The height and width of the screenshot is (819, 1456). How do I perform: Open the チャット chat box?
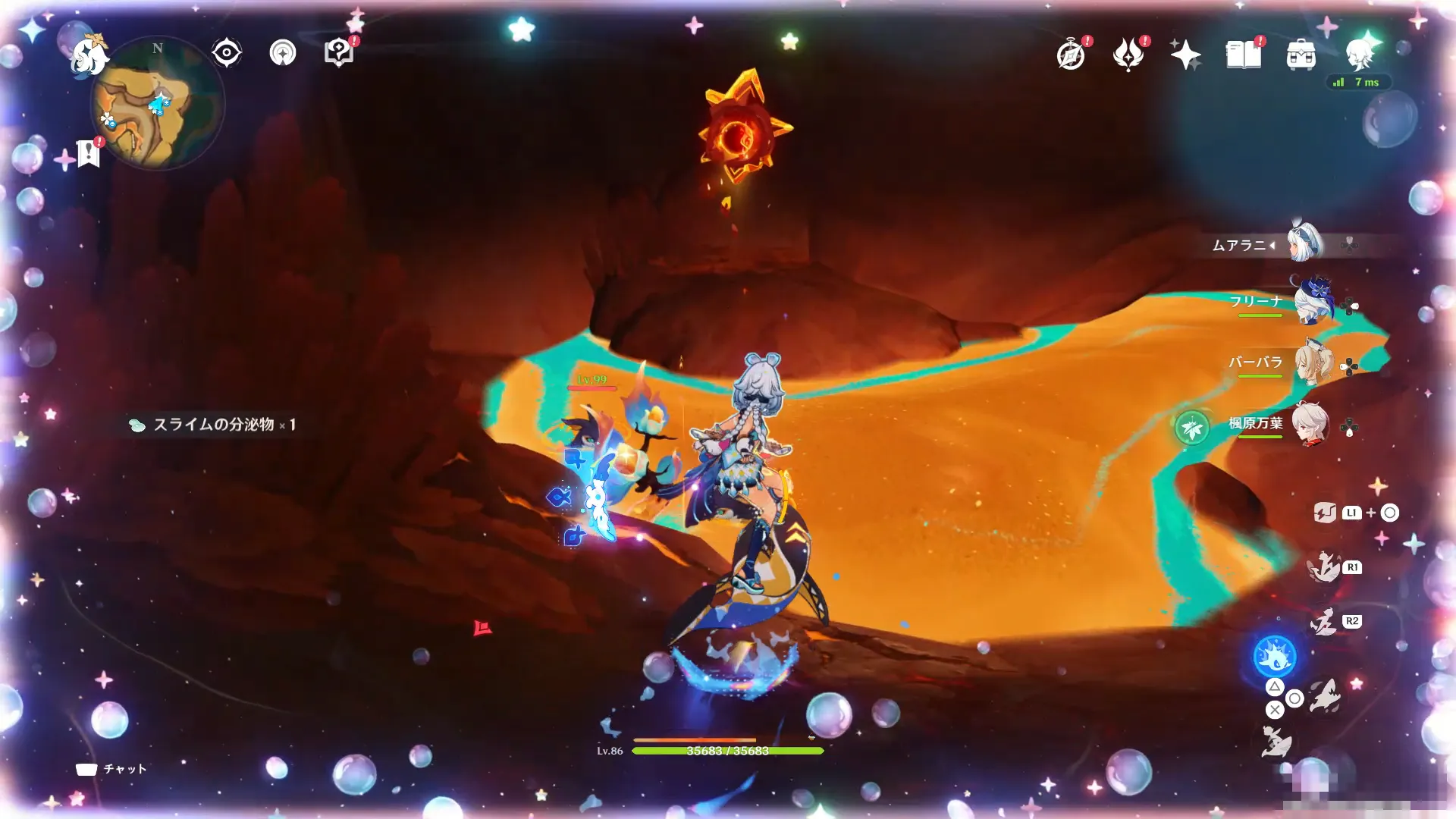pos(111,769)
